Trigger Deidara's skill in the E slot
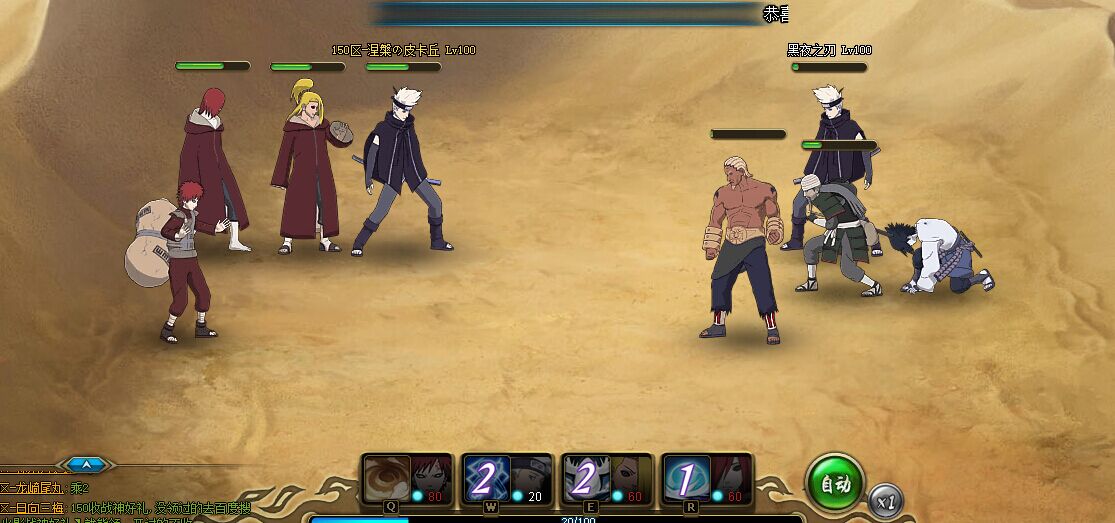1115x523 pixels. click(607, 478)
